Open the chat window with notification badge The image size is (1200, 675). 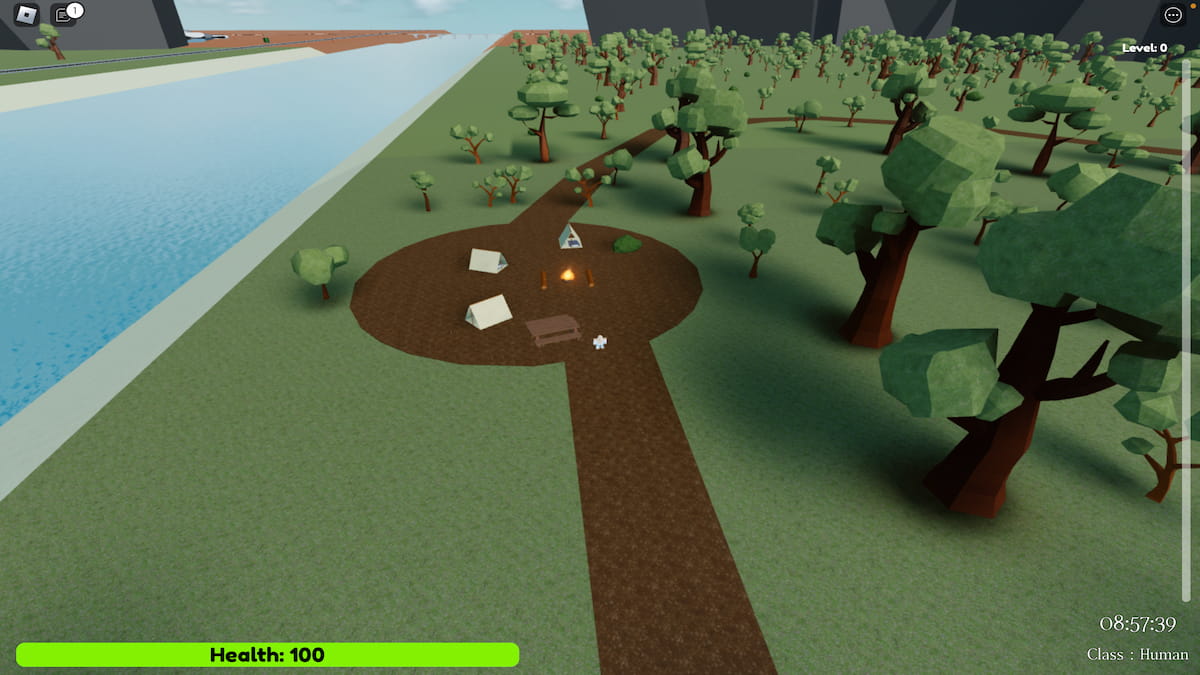point(63,15)
